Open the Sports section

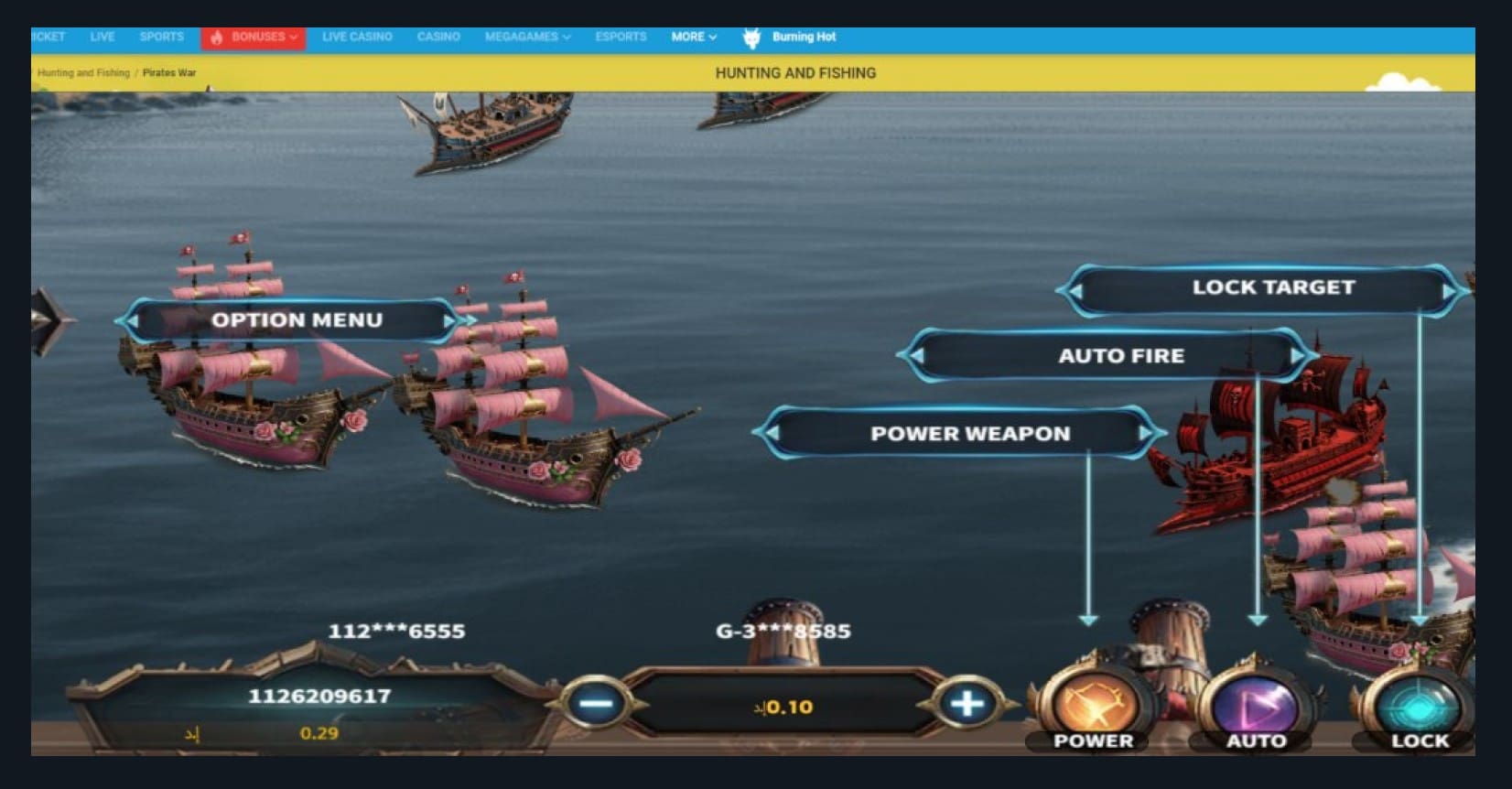click(x=161, y=38)
